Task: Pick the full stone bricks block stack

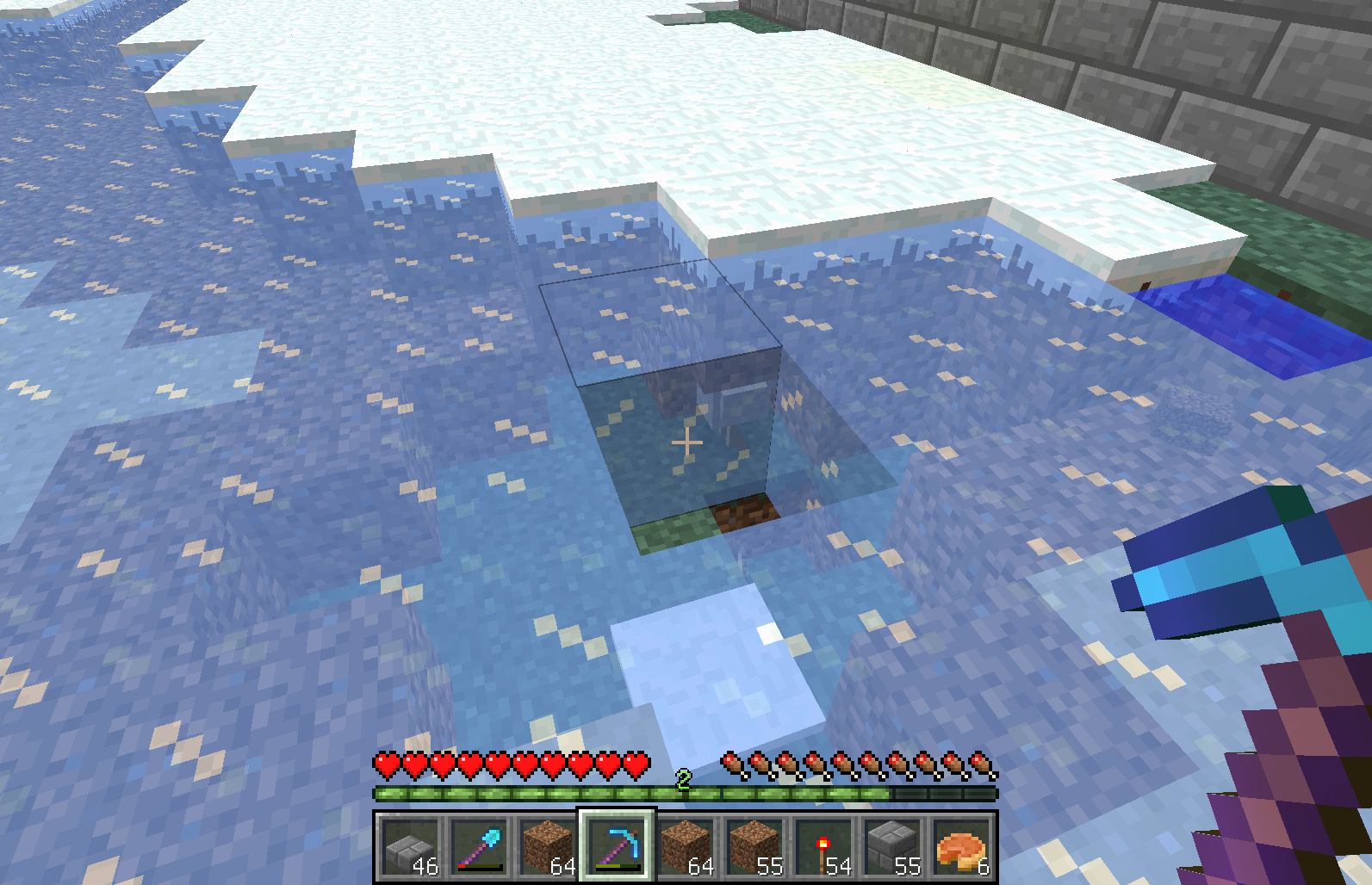Action: [892, 846]
